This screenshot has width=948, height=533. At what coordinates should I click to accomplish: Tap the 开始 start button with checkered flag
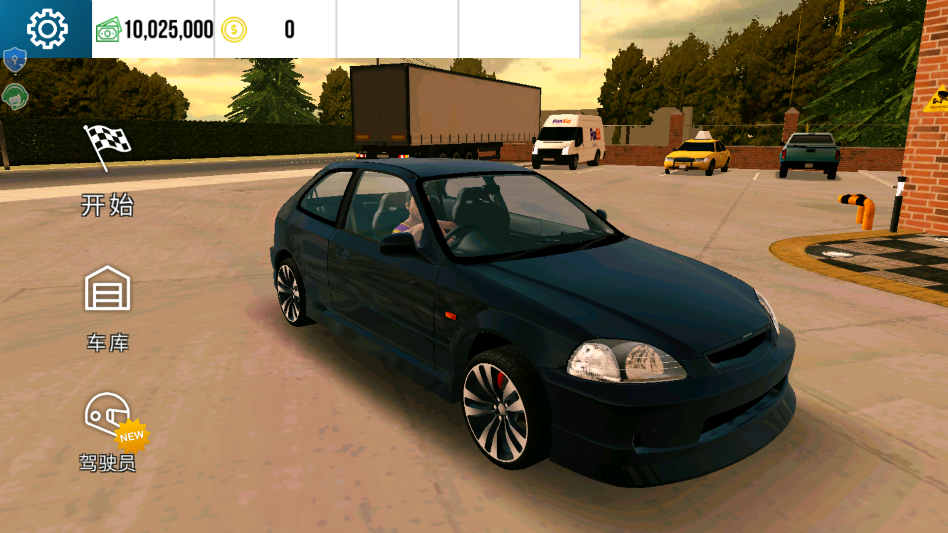107,170
